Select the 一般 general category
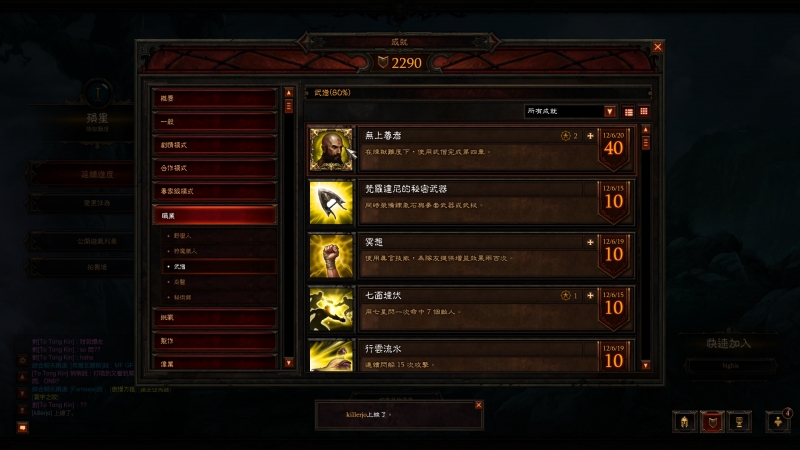 214,122
